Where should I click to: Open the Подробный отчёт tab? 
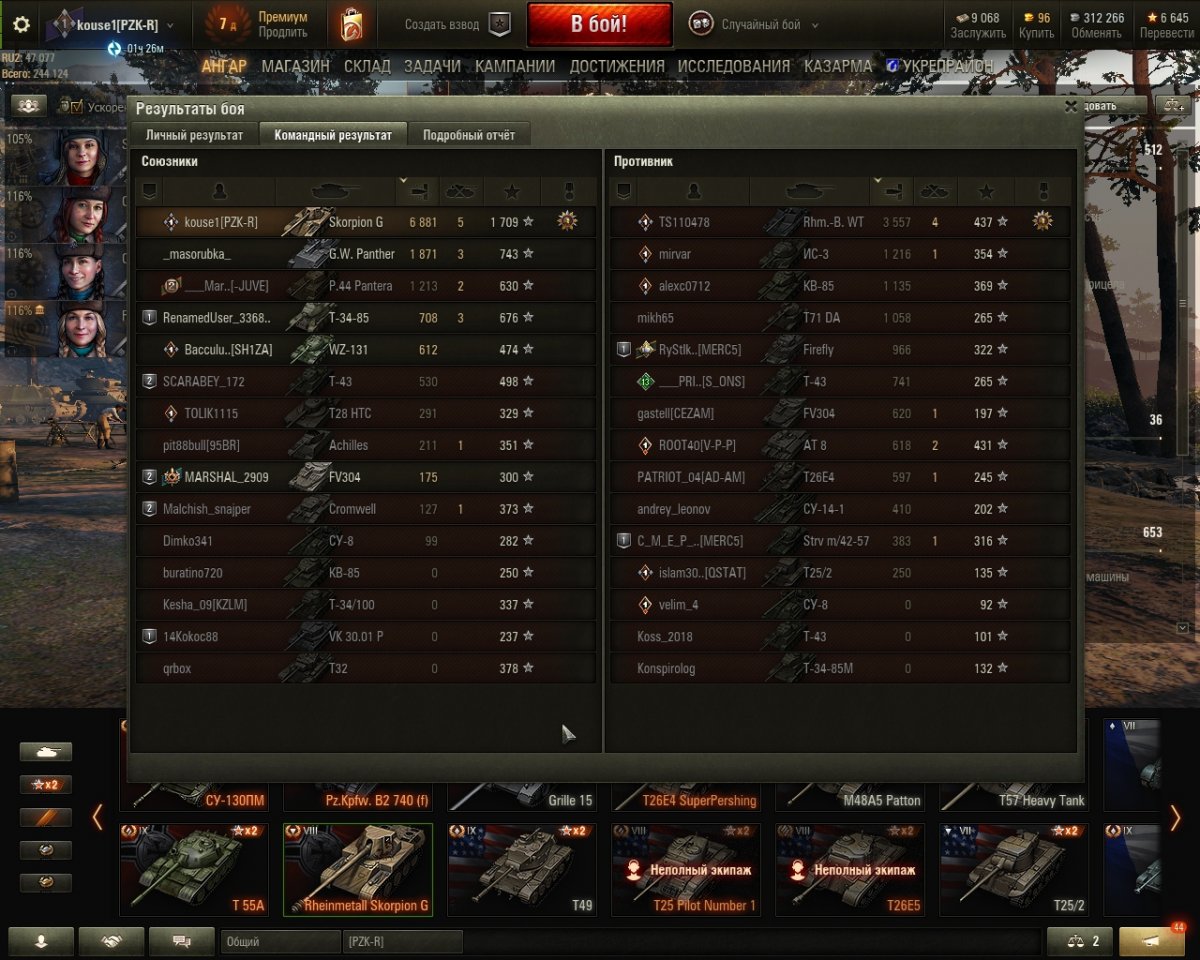(468, 135)
